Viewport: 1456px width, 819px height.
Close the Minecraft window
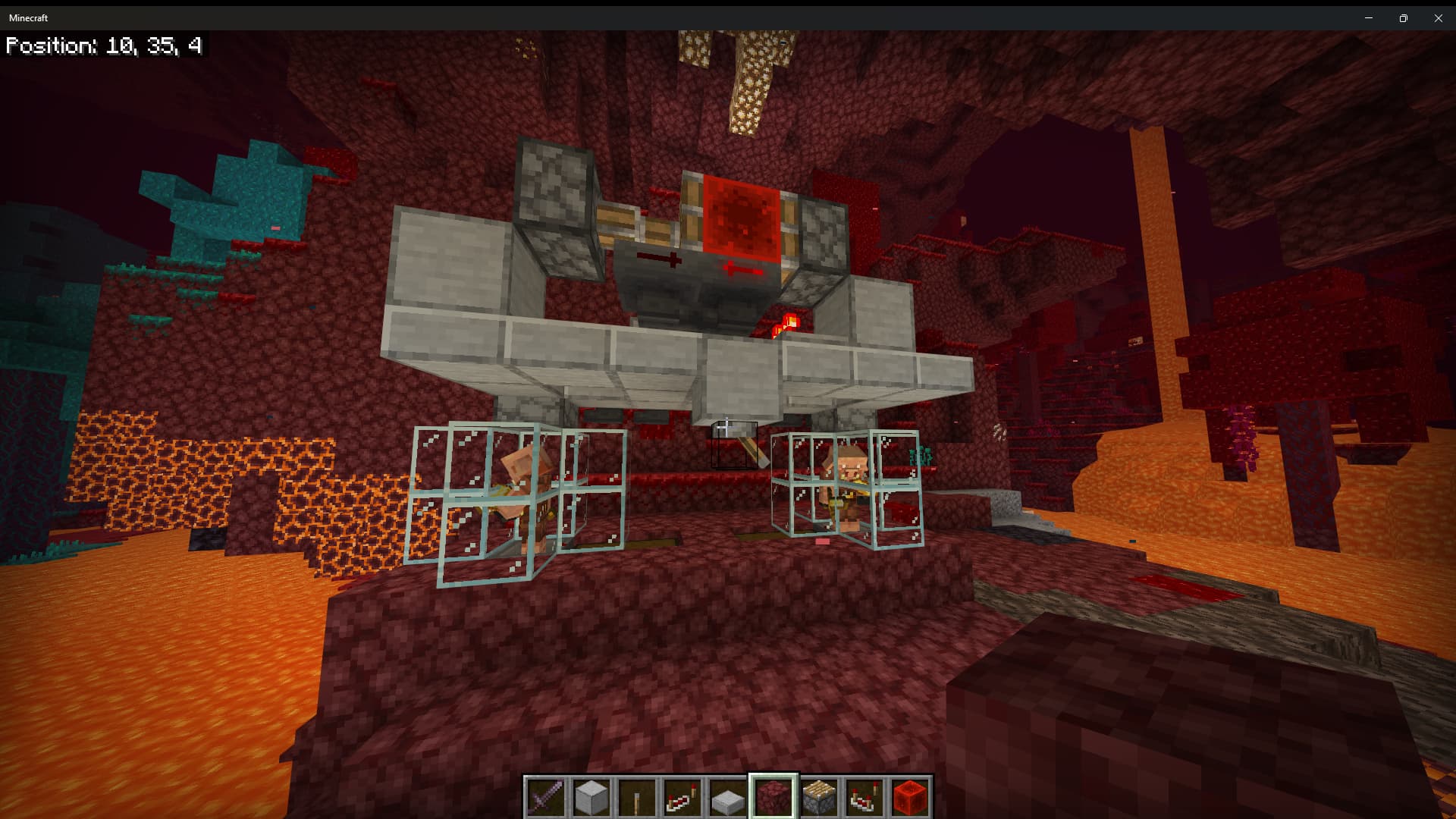1439,17
